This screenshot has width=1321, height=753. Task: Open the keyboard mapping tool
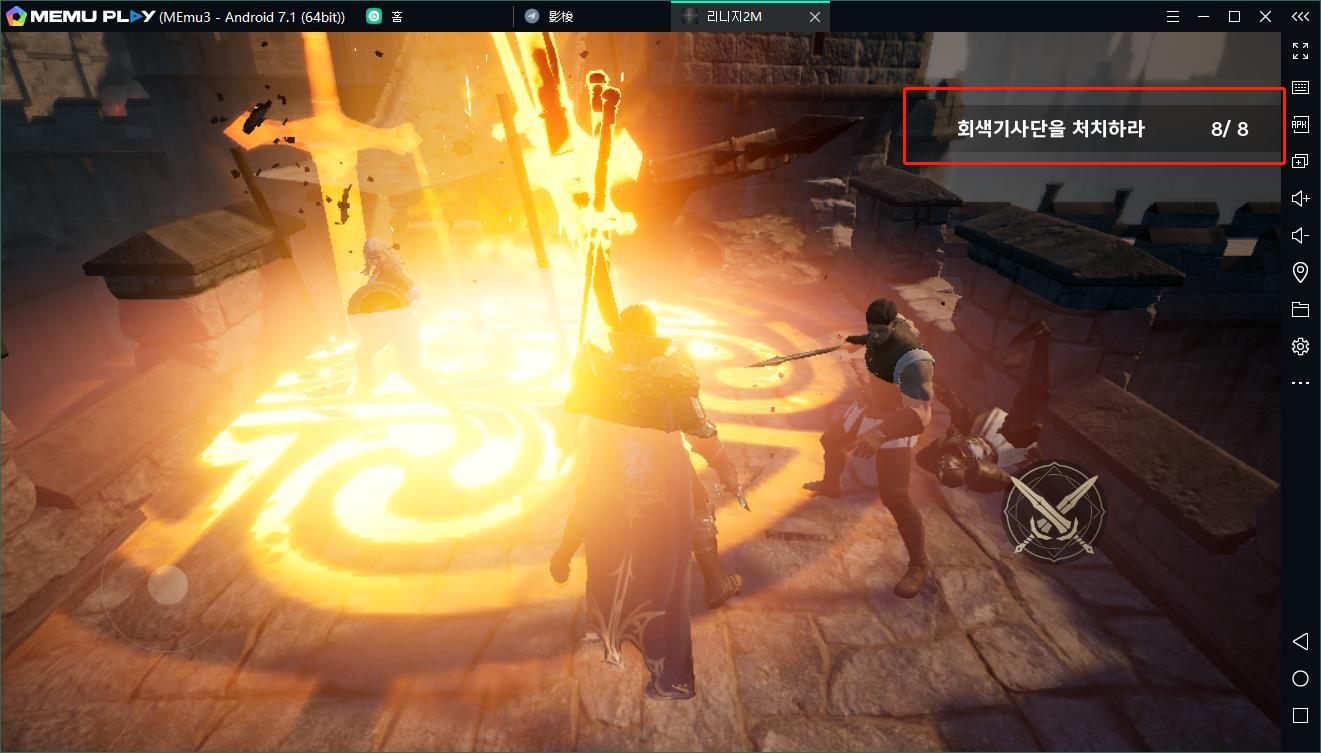click(1300, 88)
